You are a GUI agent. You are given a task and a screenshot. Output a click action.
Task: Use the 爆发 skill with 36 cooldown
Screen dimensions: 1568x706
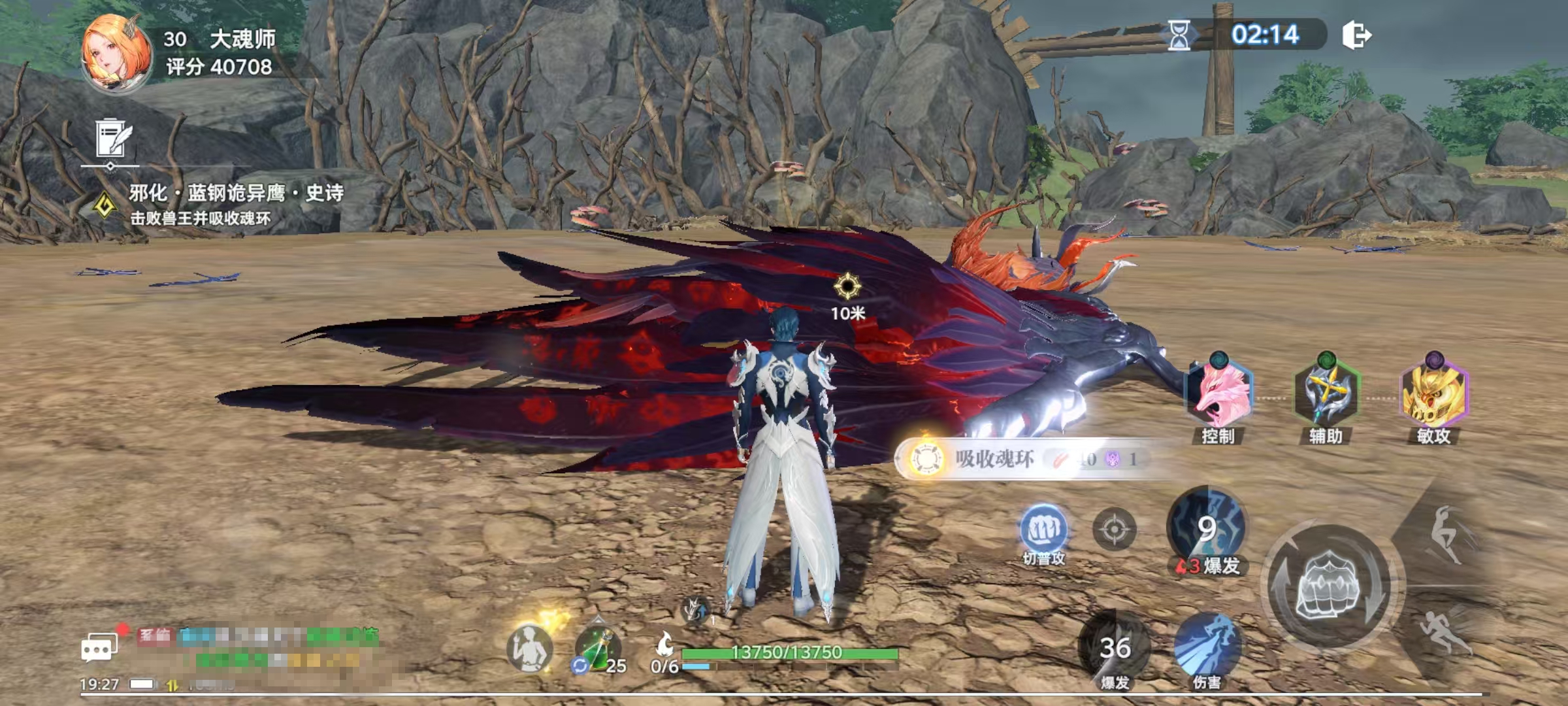pyautogui.click(x=1115, y=649)
